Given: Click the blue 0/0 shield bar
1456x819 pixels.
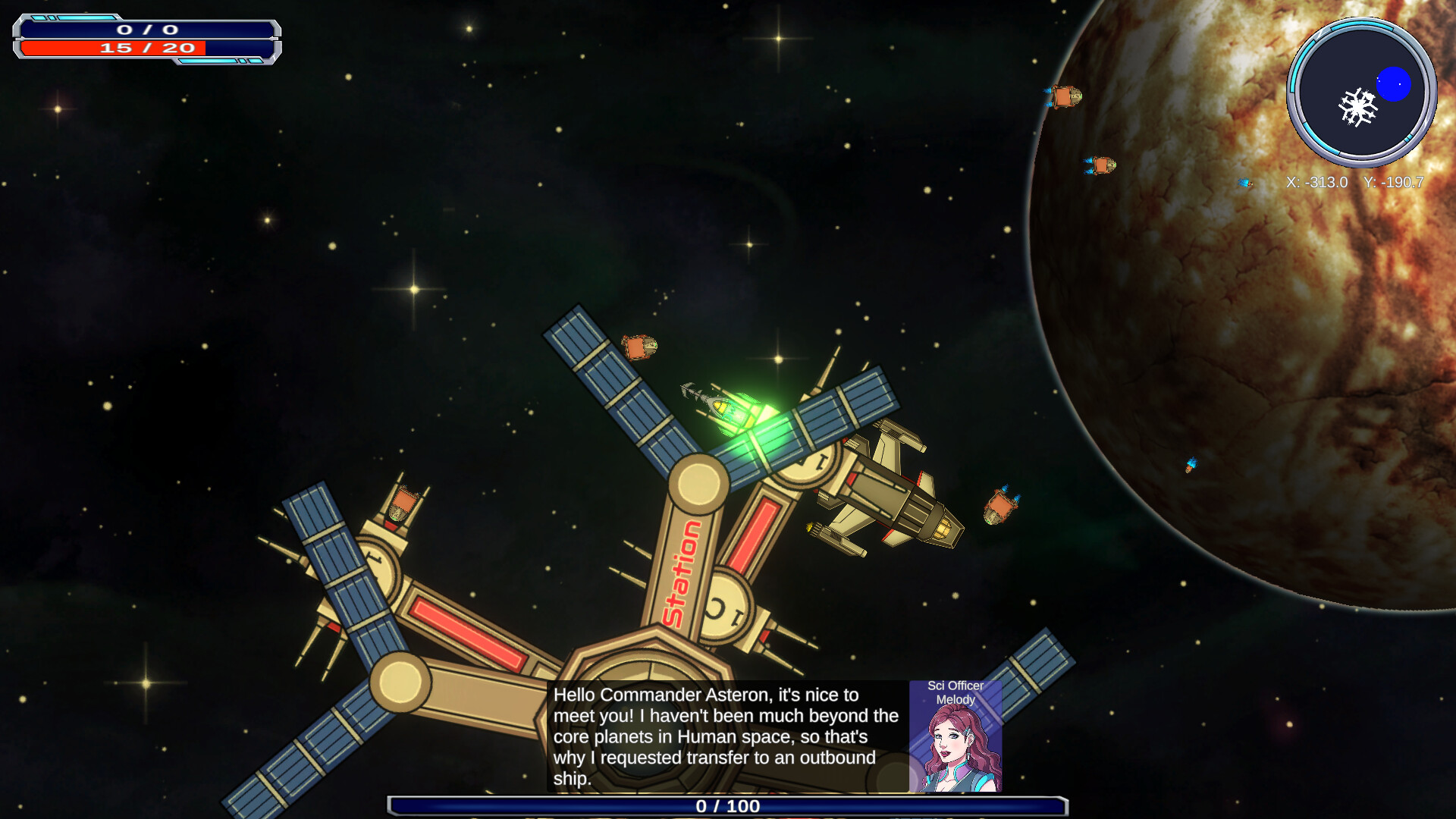Looking at the screenshot, I should pos(149,28).
